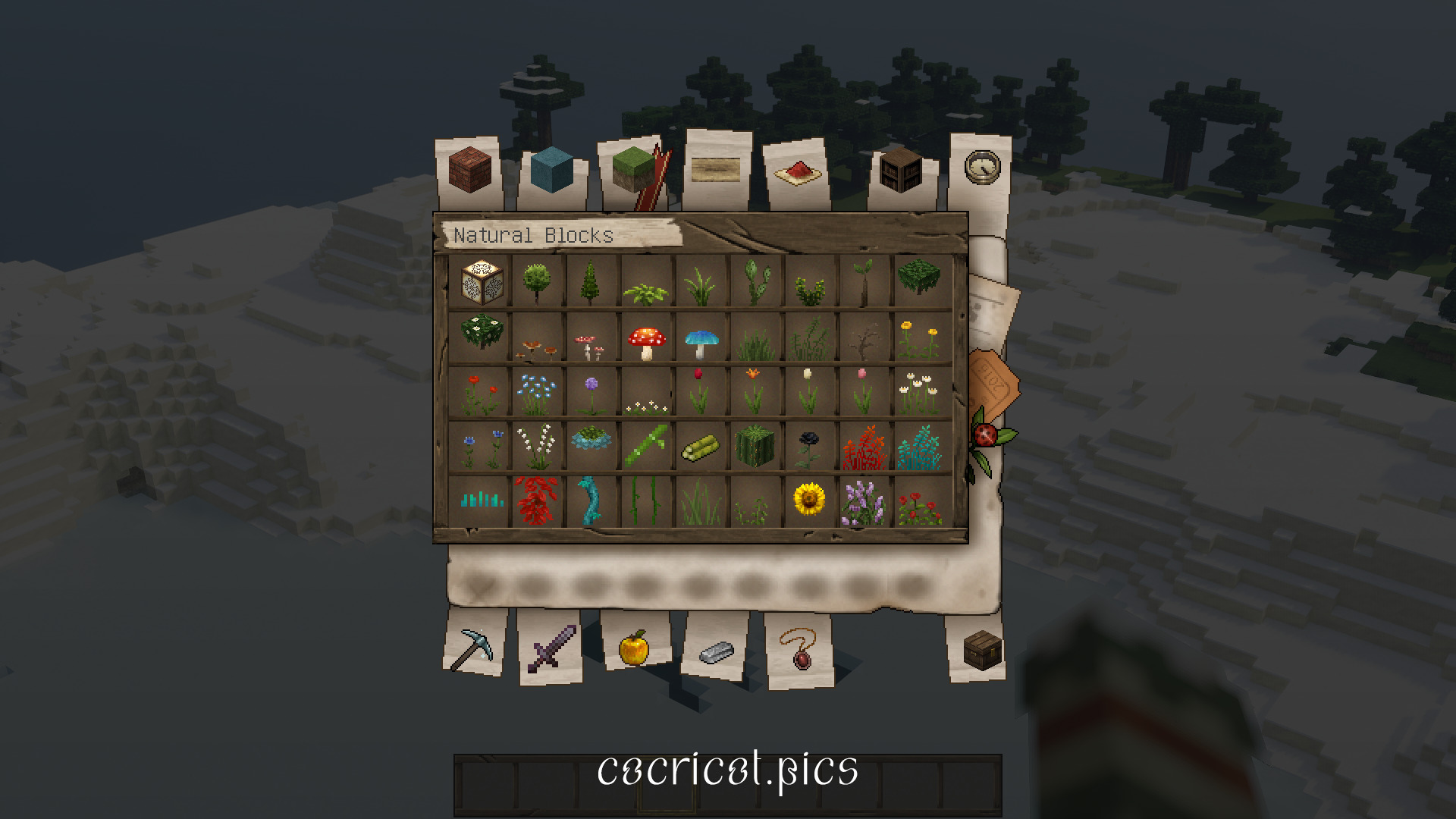Open the Food & Drinks golden apple tab

click(635, 651)
